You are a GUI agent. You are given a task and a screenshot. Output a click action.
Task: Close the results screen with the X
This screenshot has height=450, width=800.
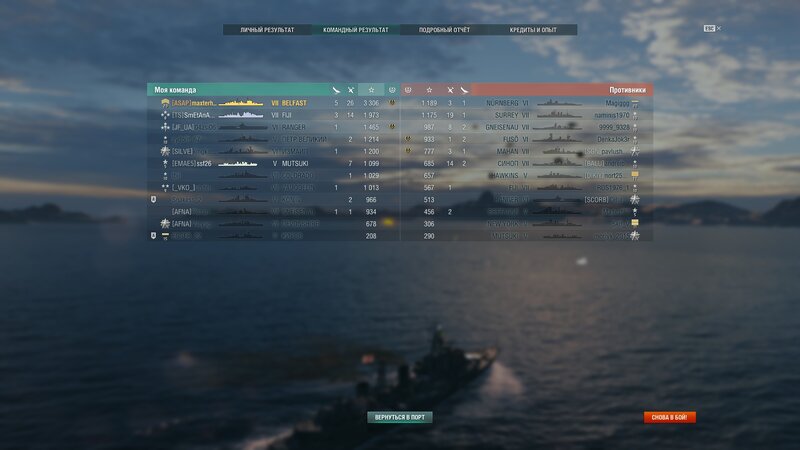point(719,28)
